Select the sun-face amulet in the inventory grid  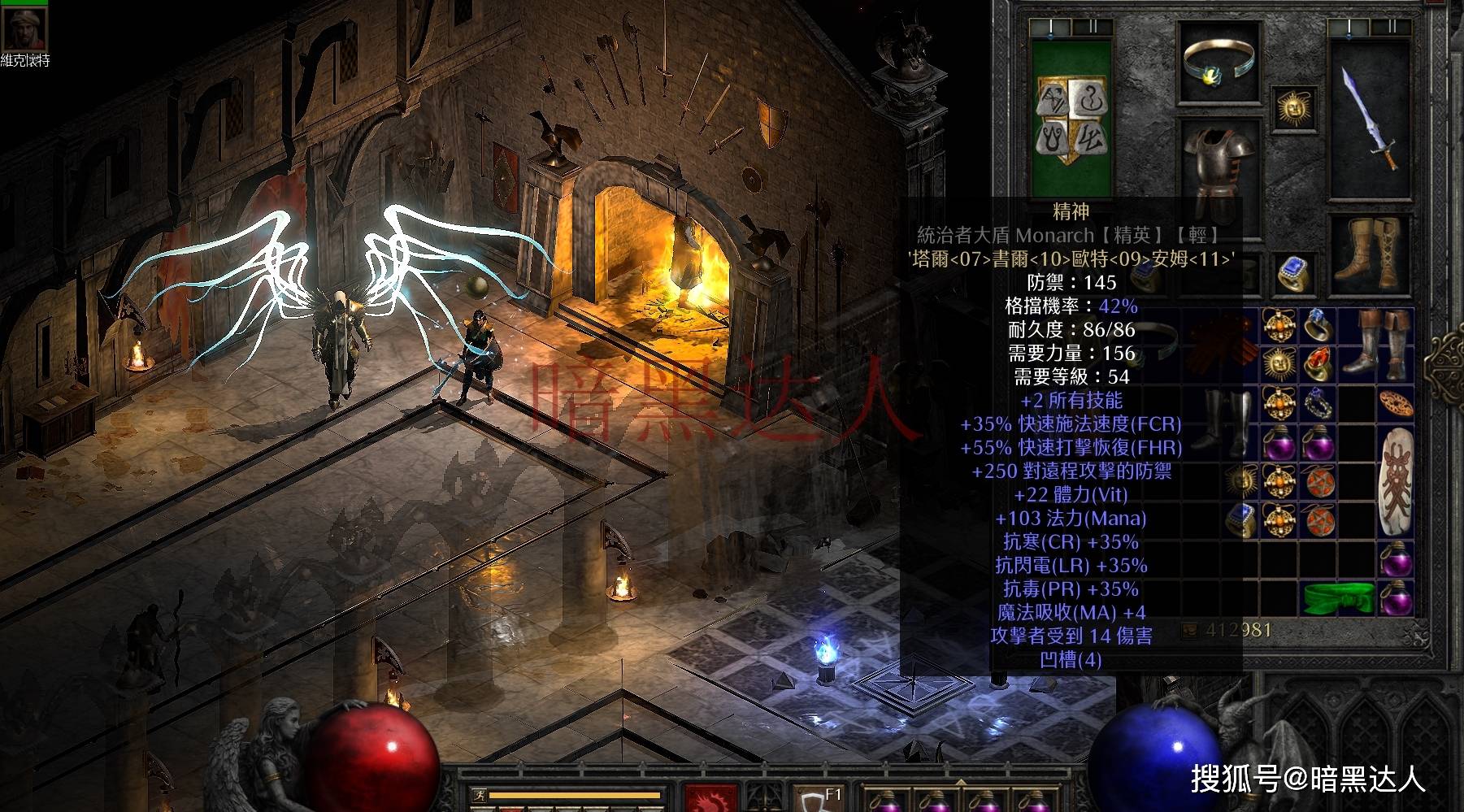[x=1279, y=363]
